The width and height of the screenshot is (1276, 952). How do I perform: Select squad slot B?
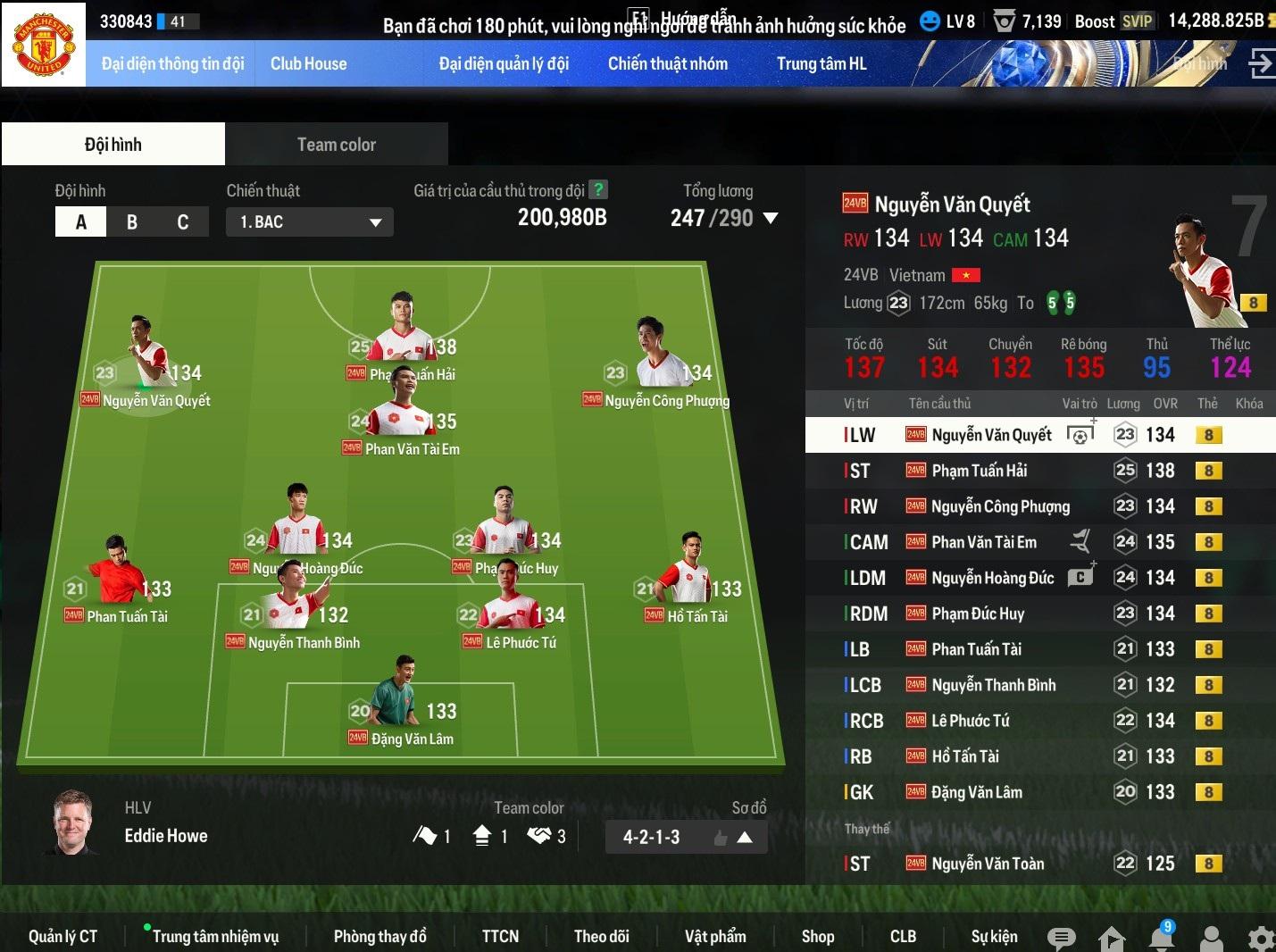point(132,221)
